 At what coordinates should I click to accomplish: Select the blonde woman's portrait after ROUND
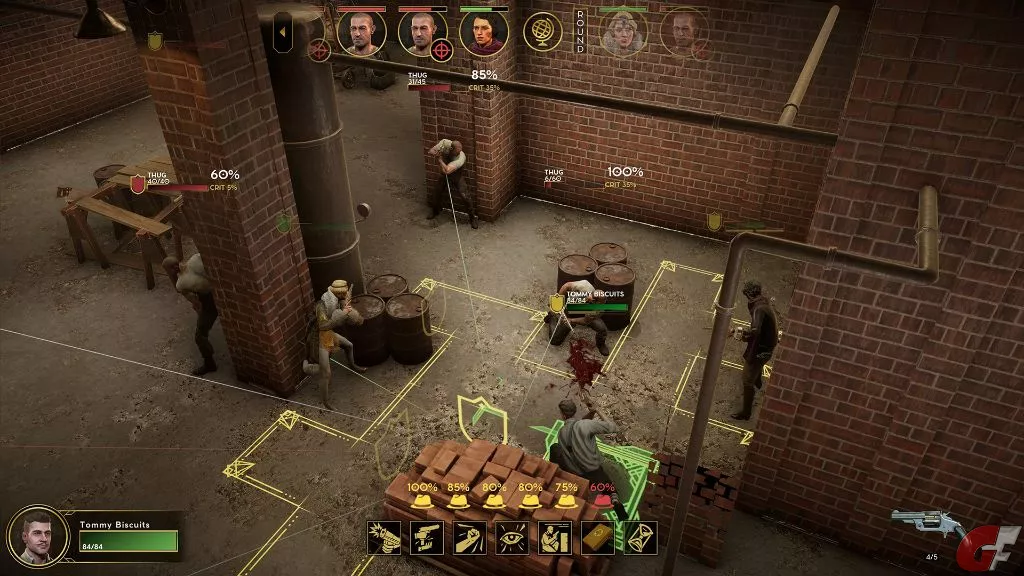623,32
